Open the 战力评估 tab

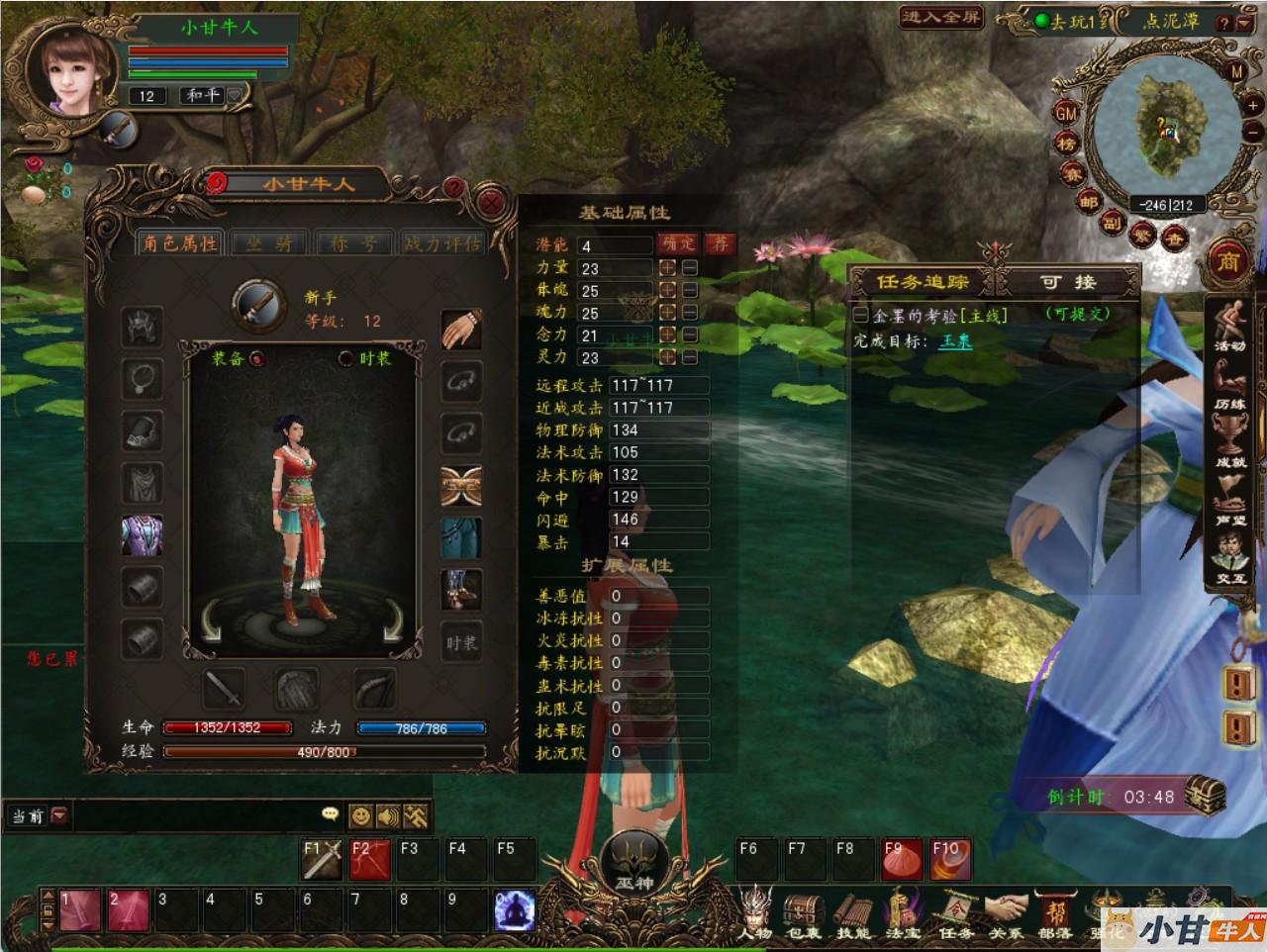coord(441,243)
